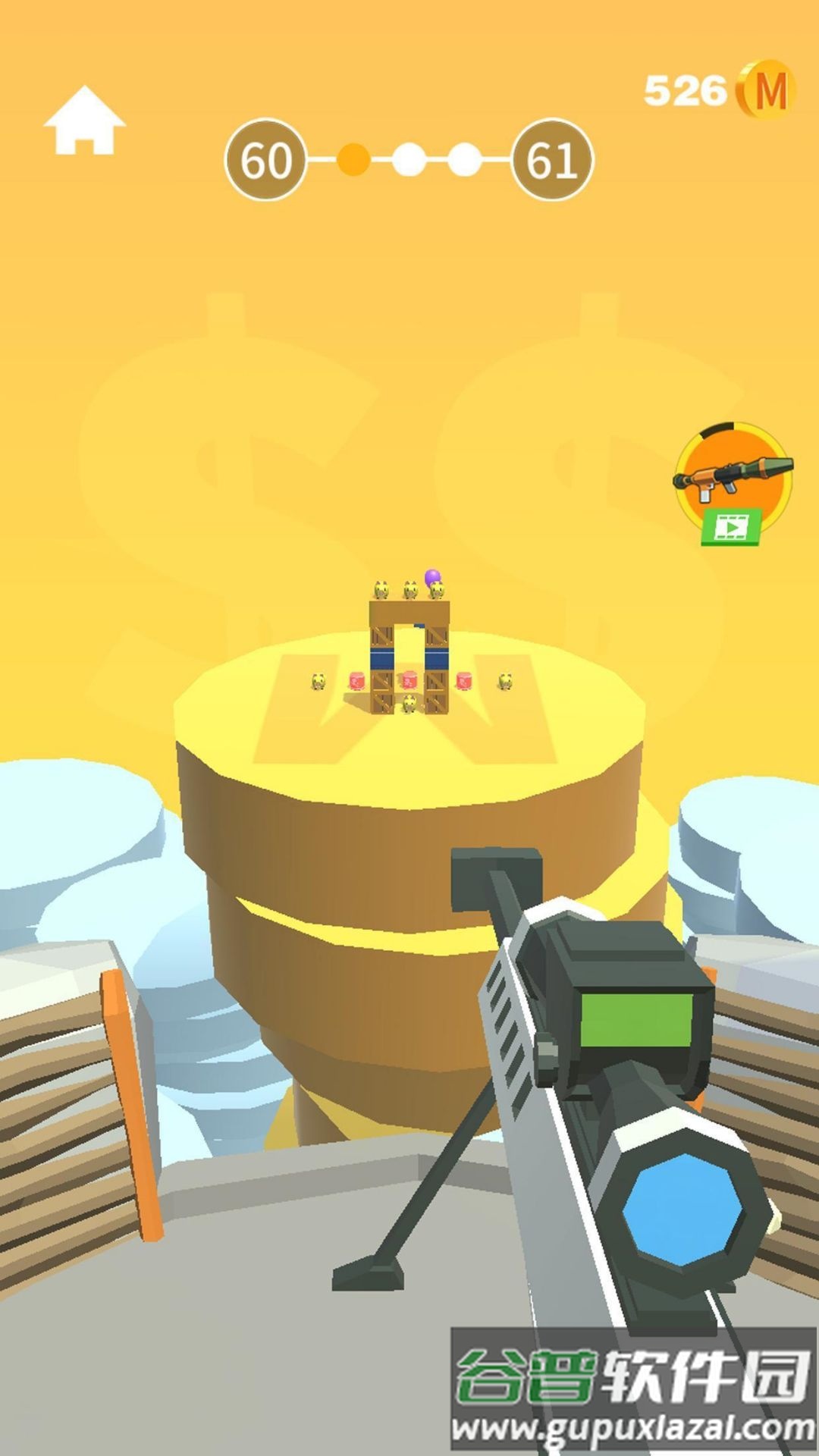Return to the home screen
819x1456 pixels.
click(84, 121)
